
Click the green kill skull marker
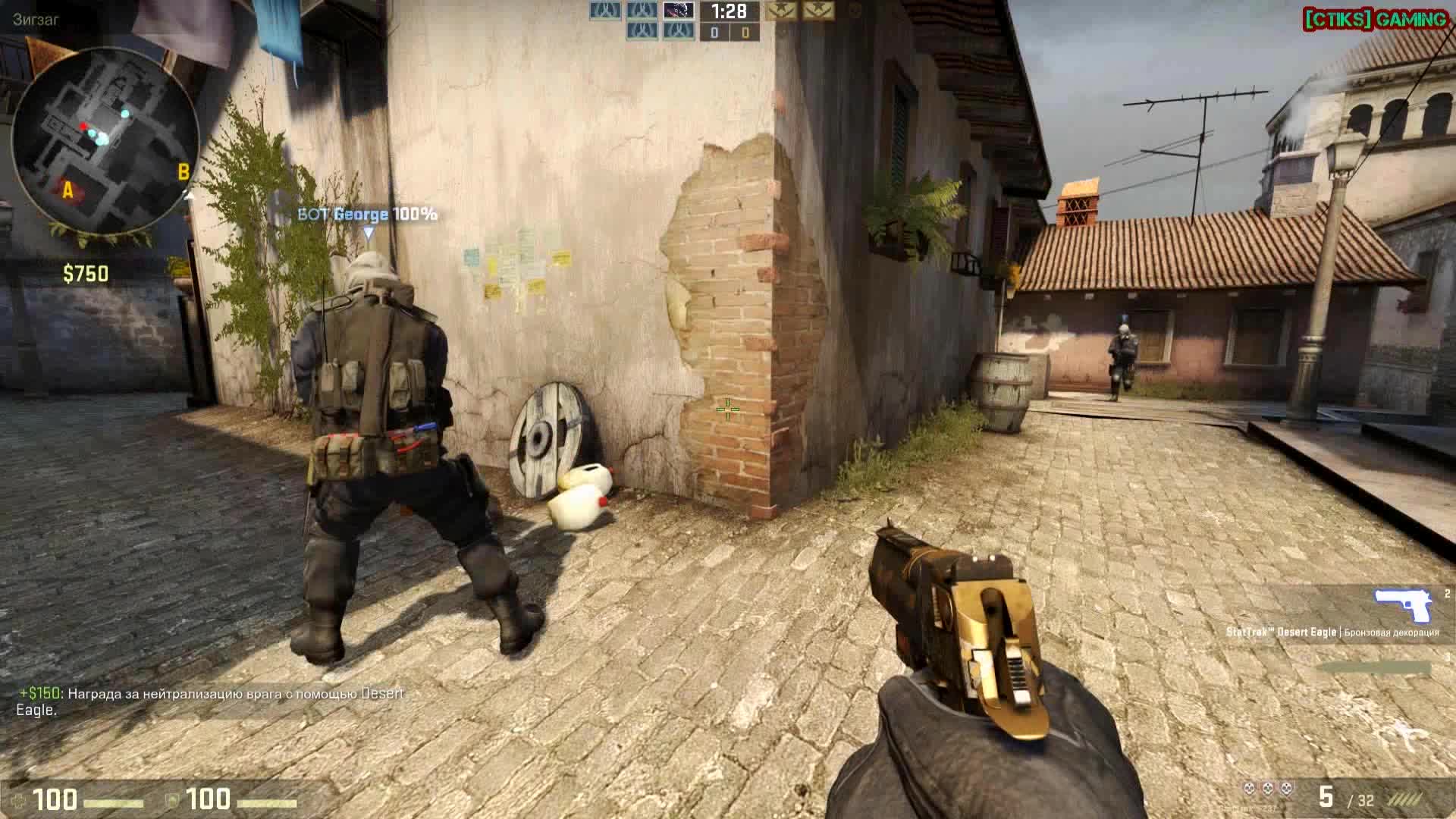1267,789
